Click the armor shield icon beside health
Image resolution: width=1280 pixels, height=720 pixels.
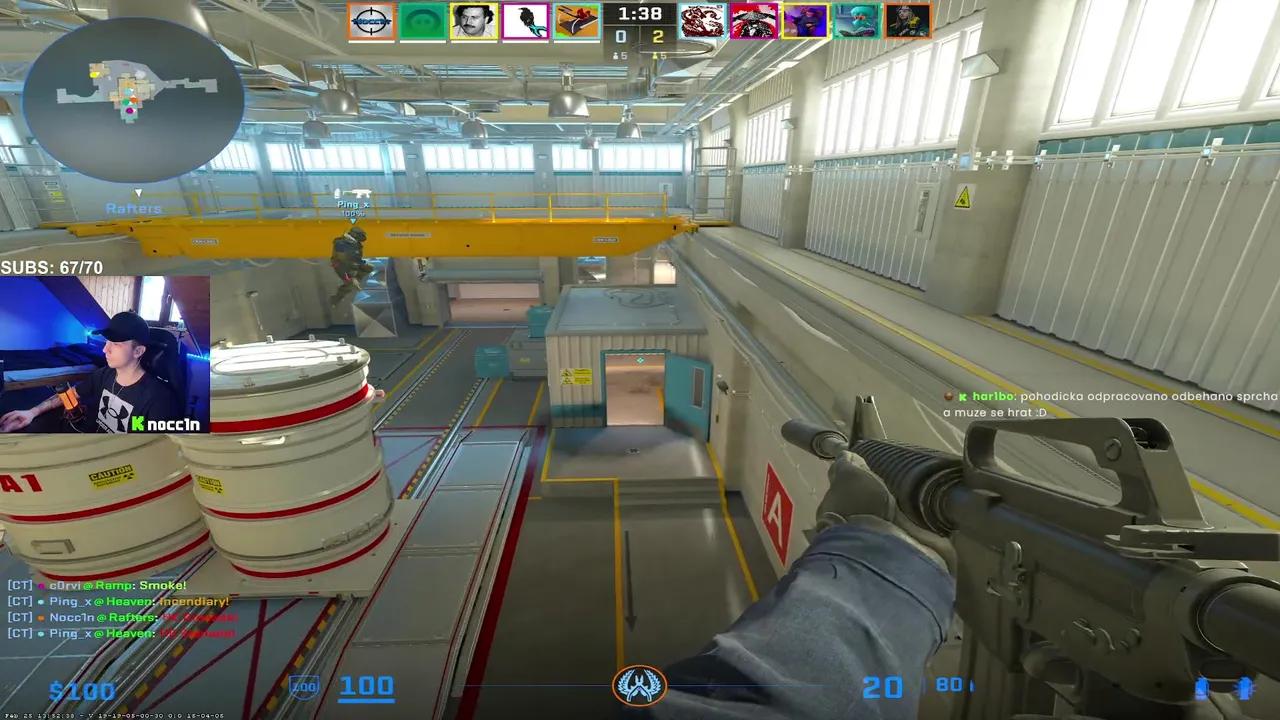point(303,687)
